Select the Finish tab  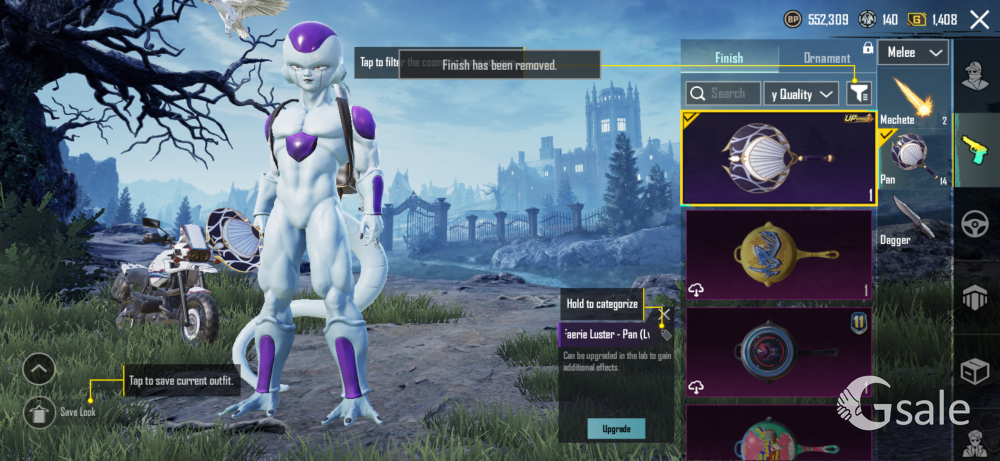pyautogui.click(x=729, y=58)
